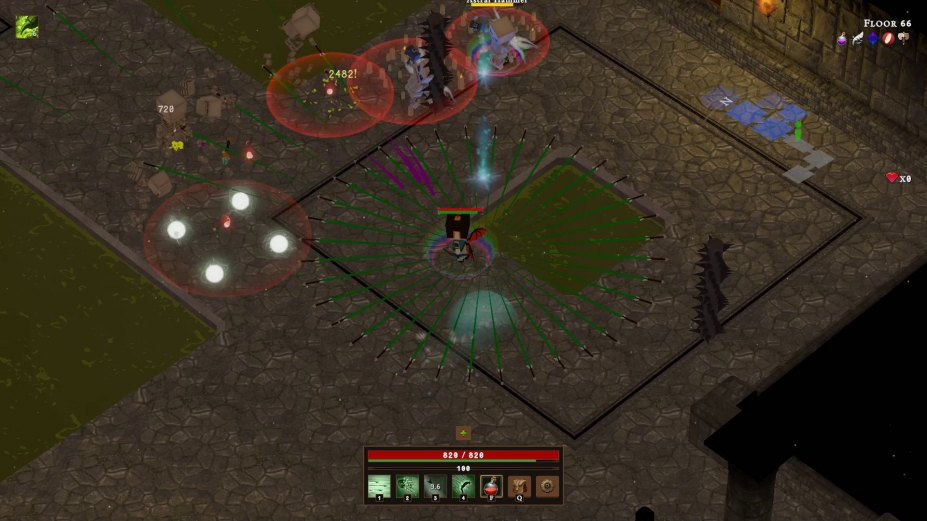Select the skill on cooldown showing 9.6
The image size is (927, 521).
point(435,487)
